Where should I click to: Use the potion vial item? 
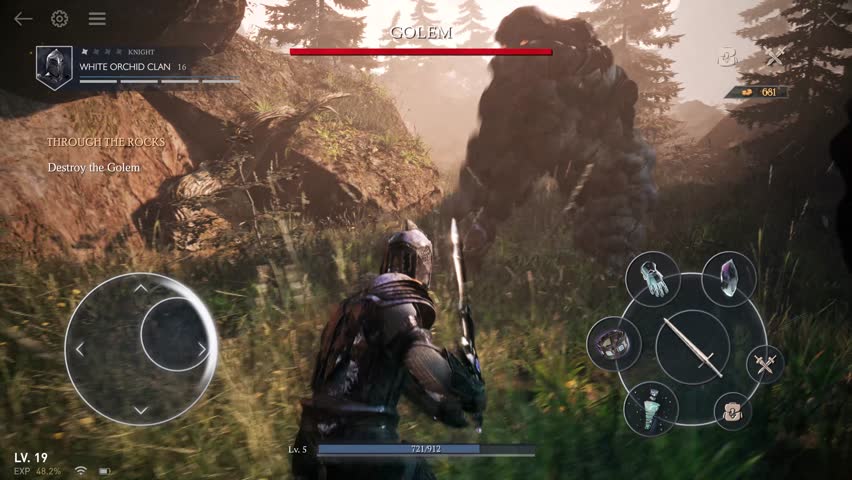point(651,407)
